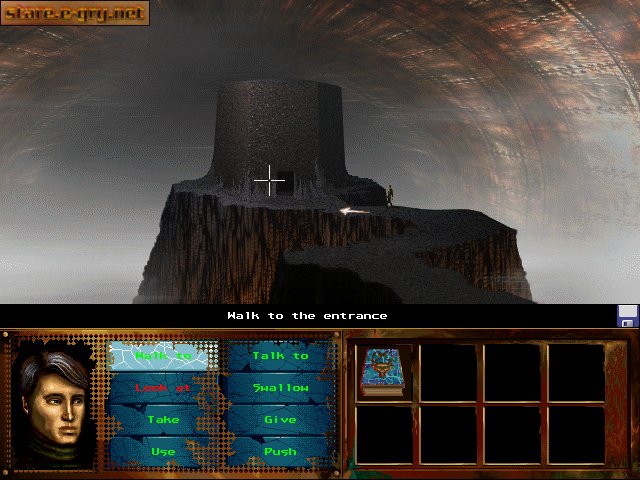The image size is (640, 480).
Task: Select the book in the inventory
Action: click(381, 372)
